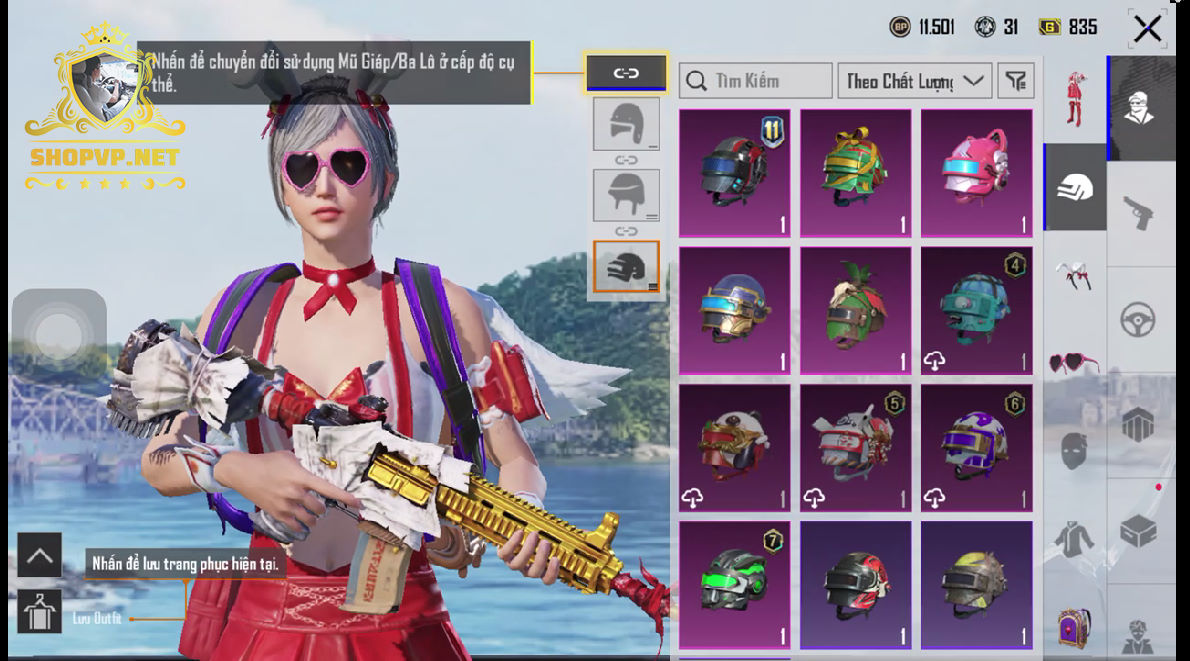Open the Theo Chất Lượng sort dropdown
This screenshot has width=1190, height=661.
click(x=914, y=81)
